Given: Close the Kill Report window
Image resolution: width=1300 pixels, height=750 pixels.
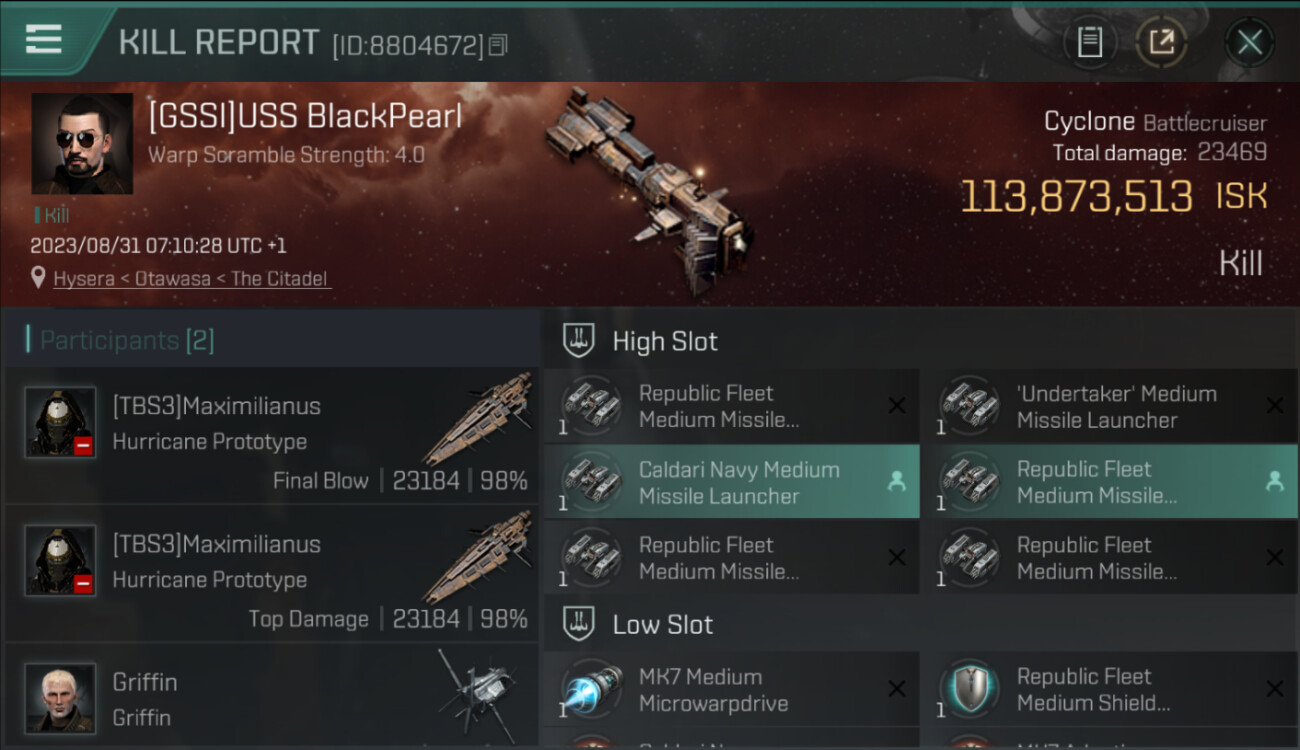Looking at the screenshot, I should [1249, 42].
